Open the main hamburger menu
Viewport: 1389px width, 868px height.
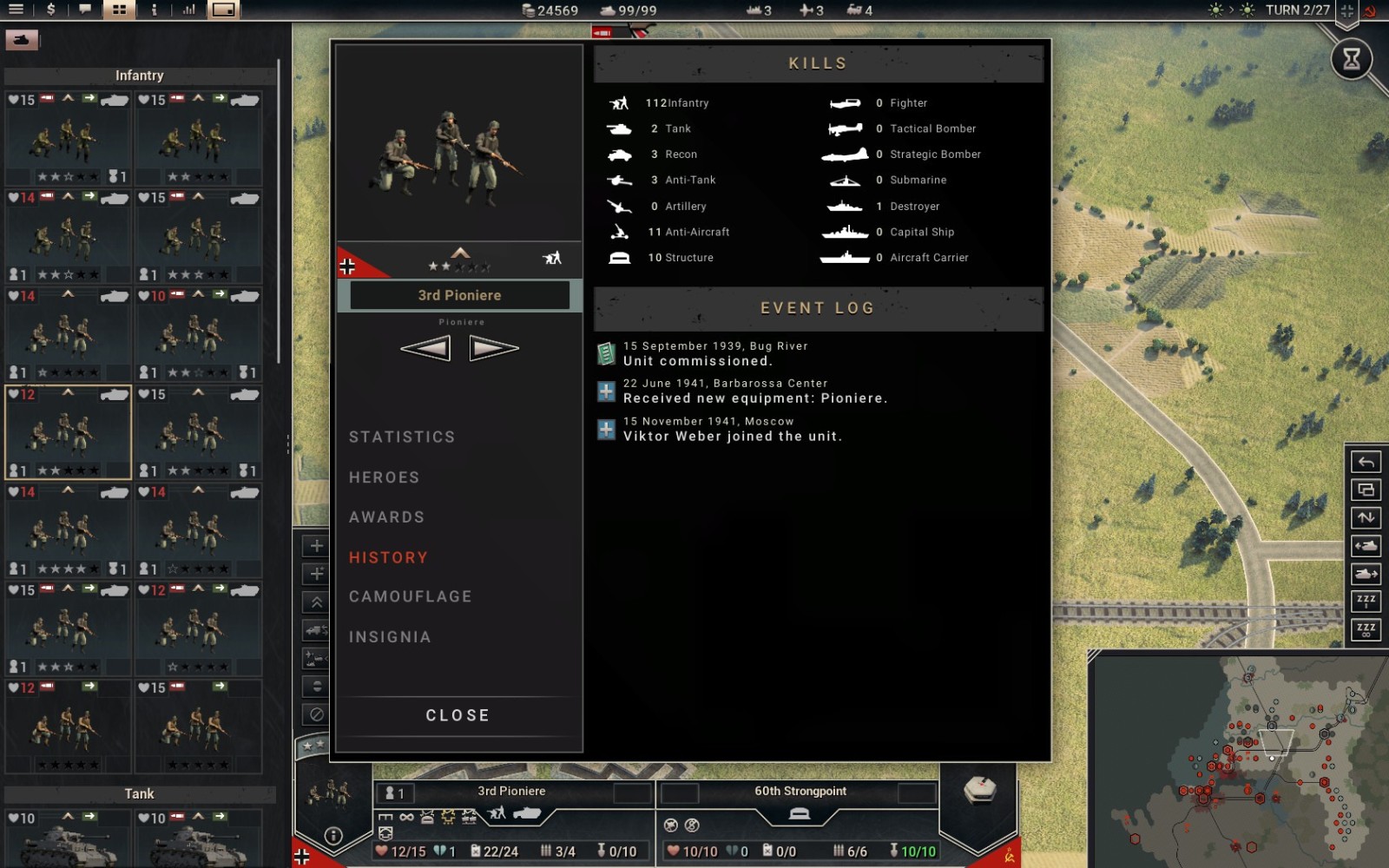pyautogui.click(x=16, y=10)
